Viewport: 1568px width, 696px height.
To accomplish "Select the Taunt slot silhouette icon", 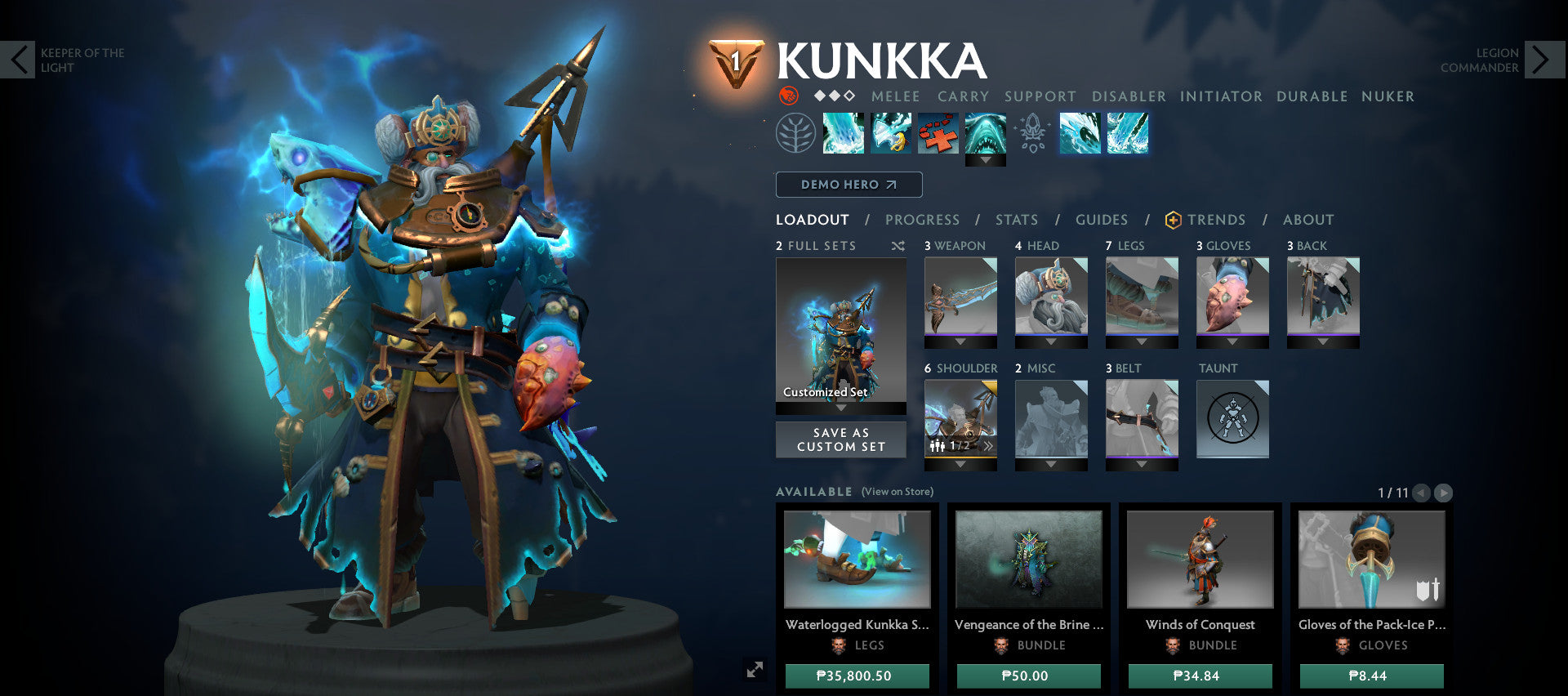I will (x=1233, y=418).
